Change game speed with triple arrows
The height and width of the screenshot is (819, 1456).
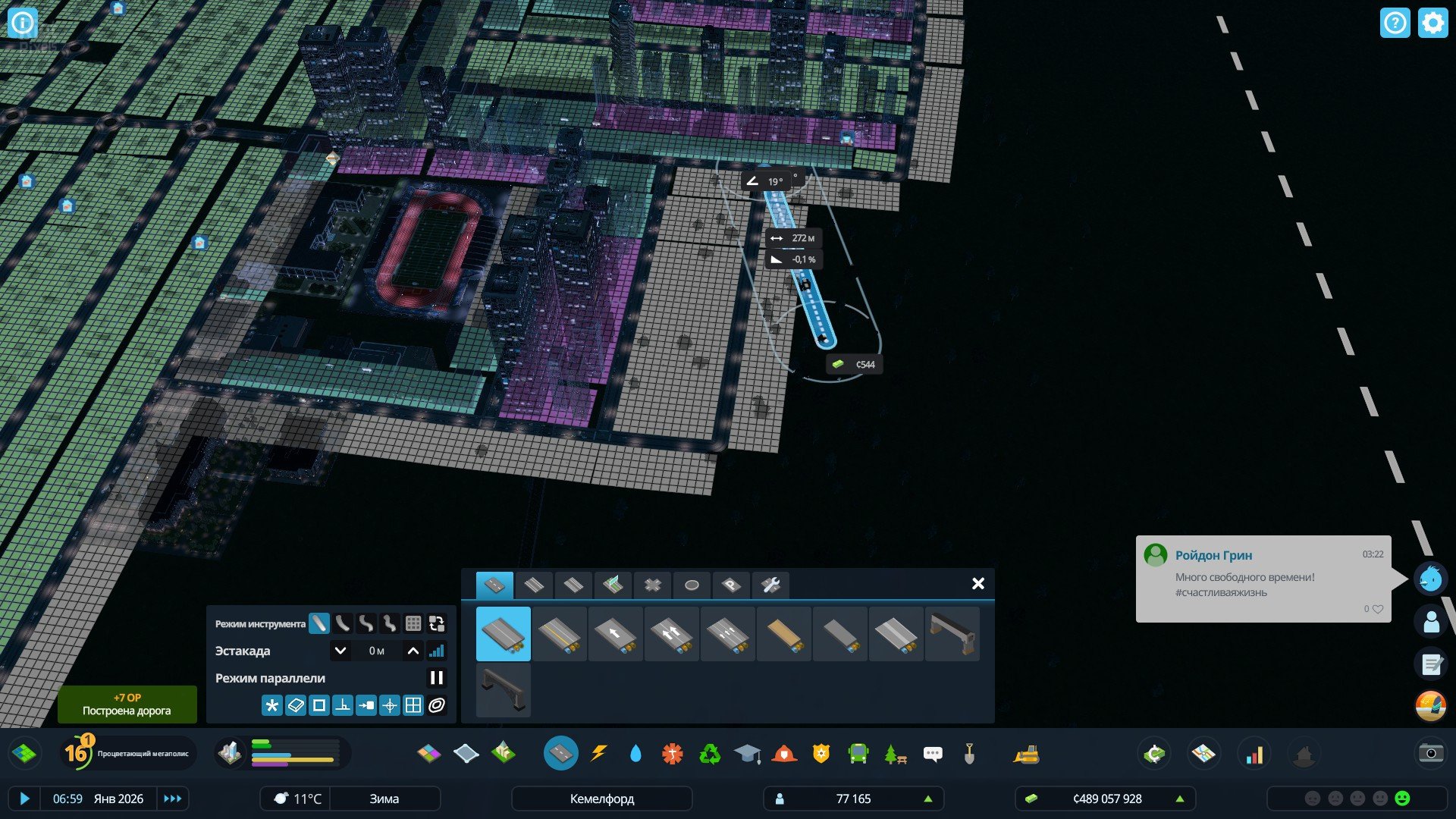coord(172,799)
